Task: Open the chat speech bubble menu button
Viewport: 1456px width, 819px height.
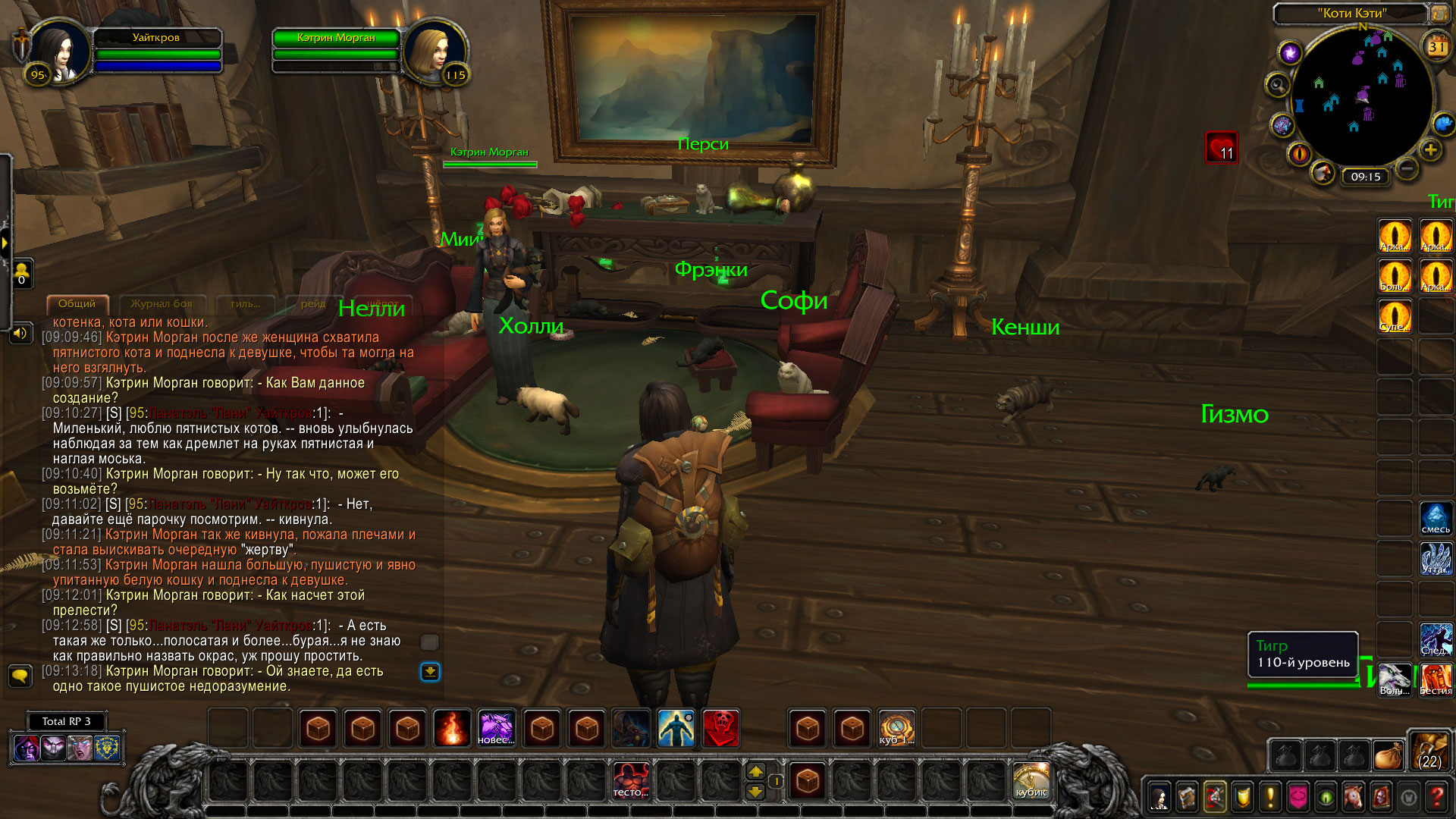Action: pos(20,674)
